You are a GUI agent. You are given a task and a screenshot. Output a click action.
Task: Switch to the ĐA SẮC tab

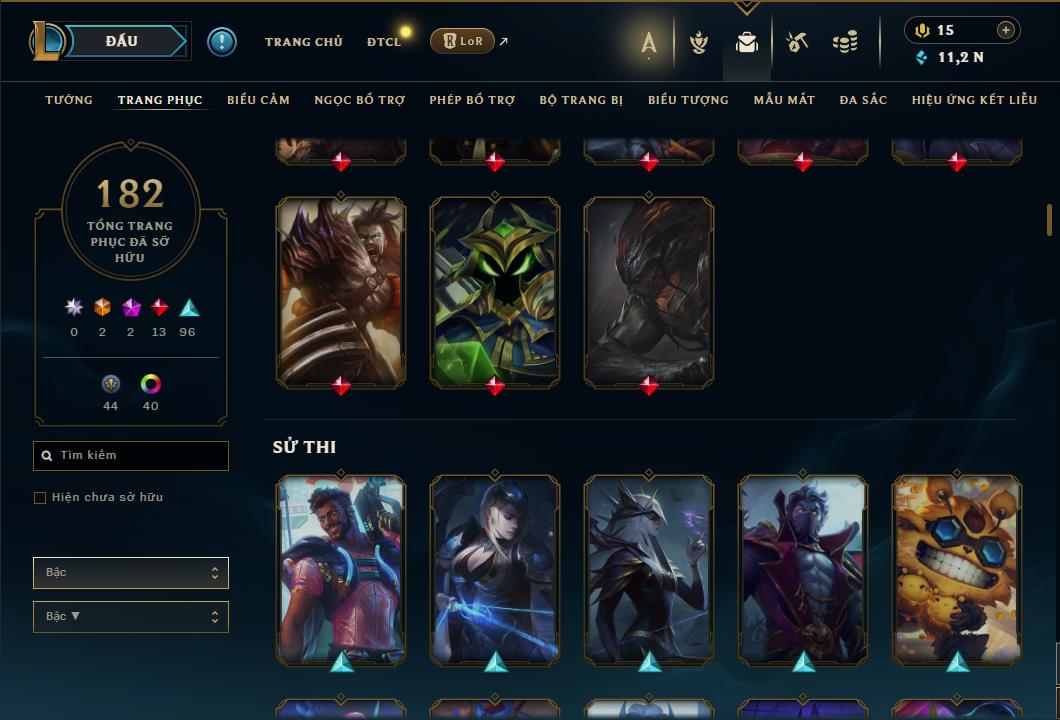point(863,100)
